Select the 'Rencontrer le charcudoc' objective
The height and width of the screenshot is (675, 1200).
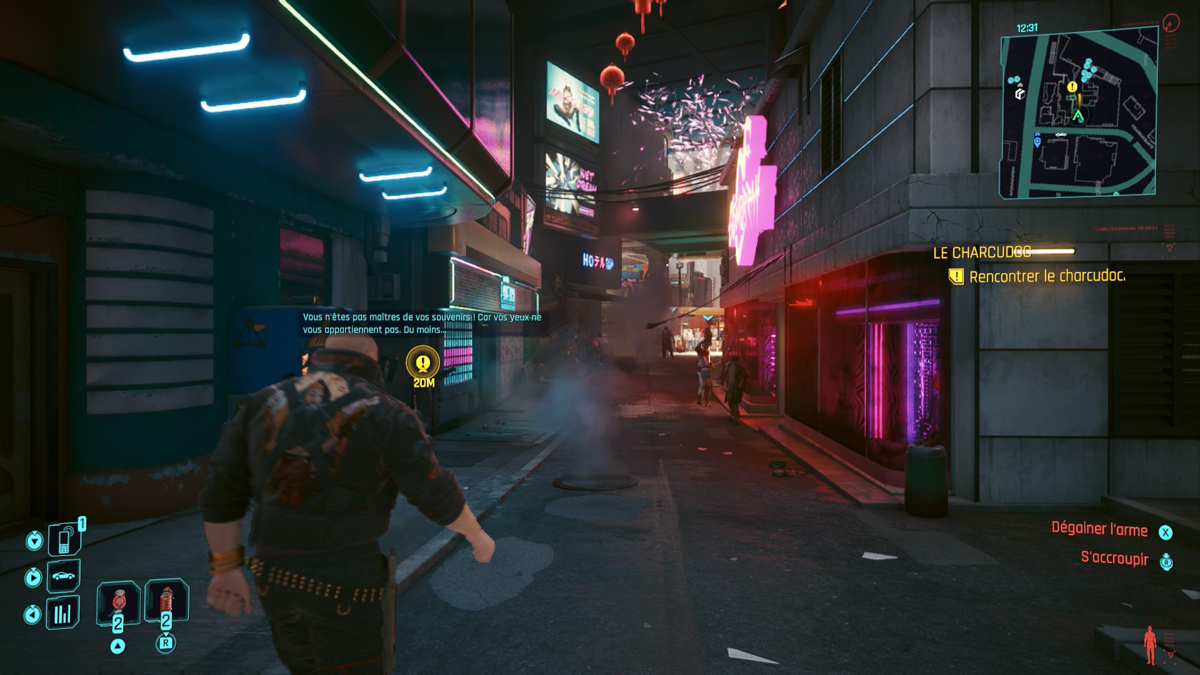pyautogui.click(x=1046, y=276)
